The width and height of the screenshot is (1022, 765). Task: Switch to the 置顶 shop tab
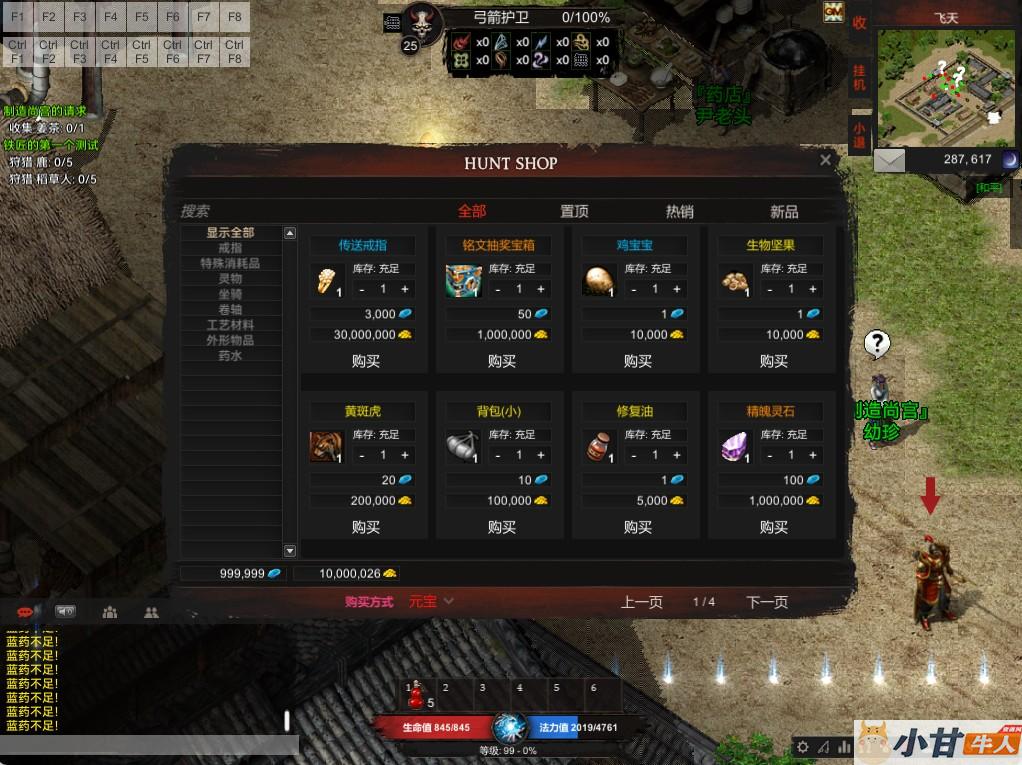(x=574, y=211)
